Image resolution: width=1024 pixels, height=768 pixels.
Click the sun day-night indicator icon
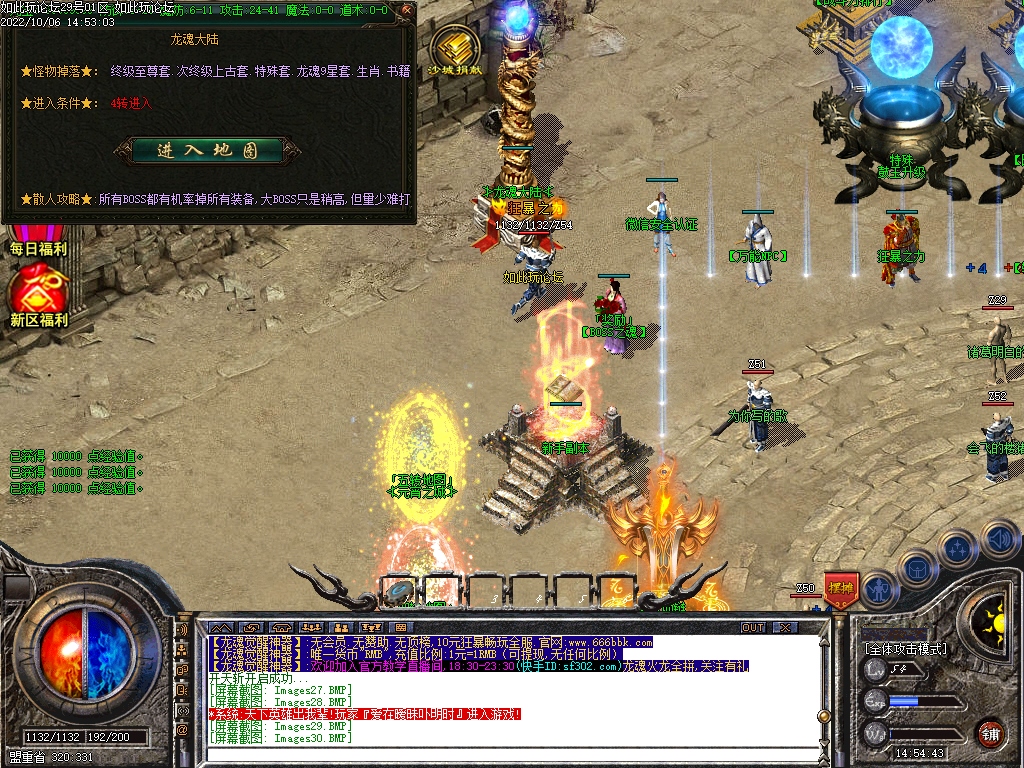[x=993, y=615]
